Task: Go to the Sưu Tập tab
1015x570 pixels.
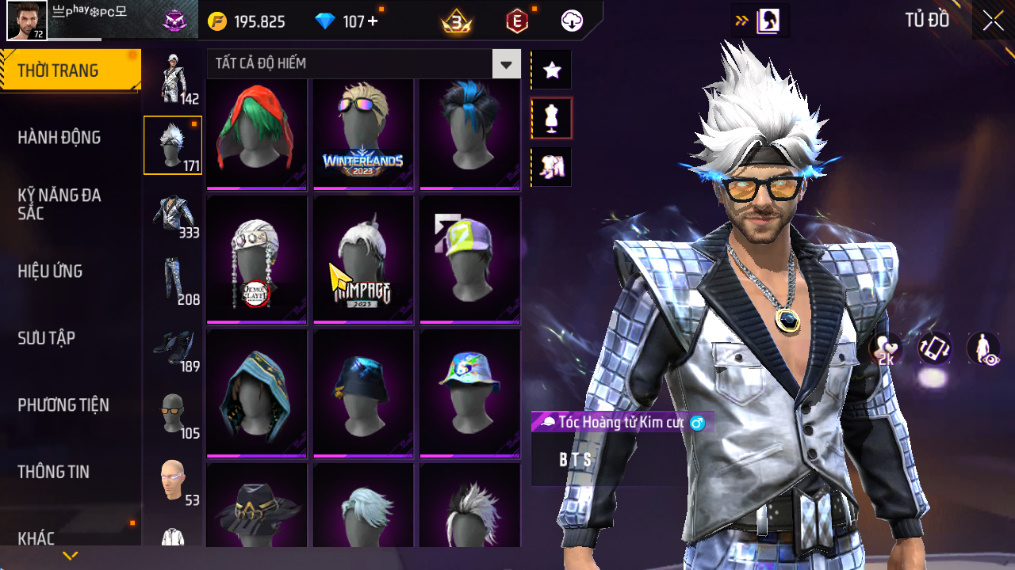Action: click(x=46, y=338)
